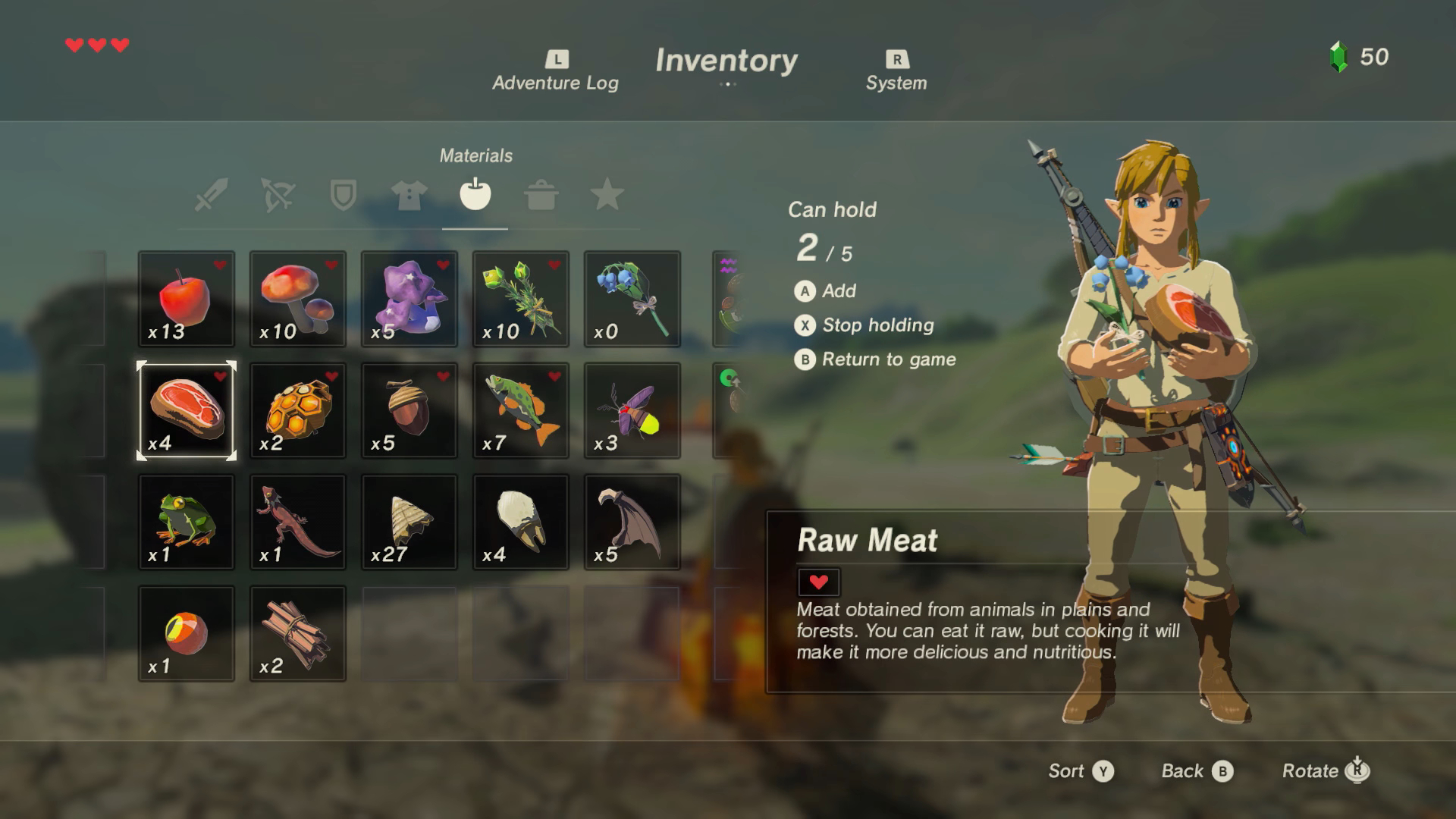Choose the bat wing item slot

(x=632, y=522)
